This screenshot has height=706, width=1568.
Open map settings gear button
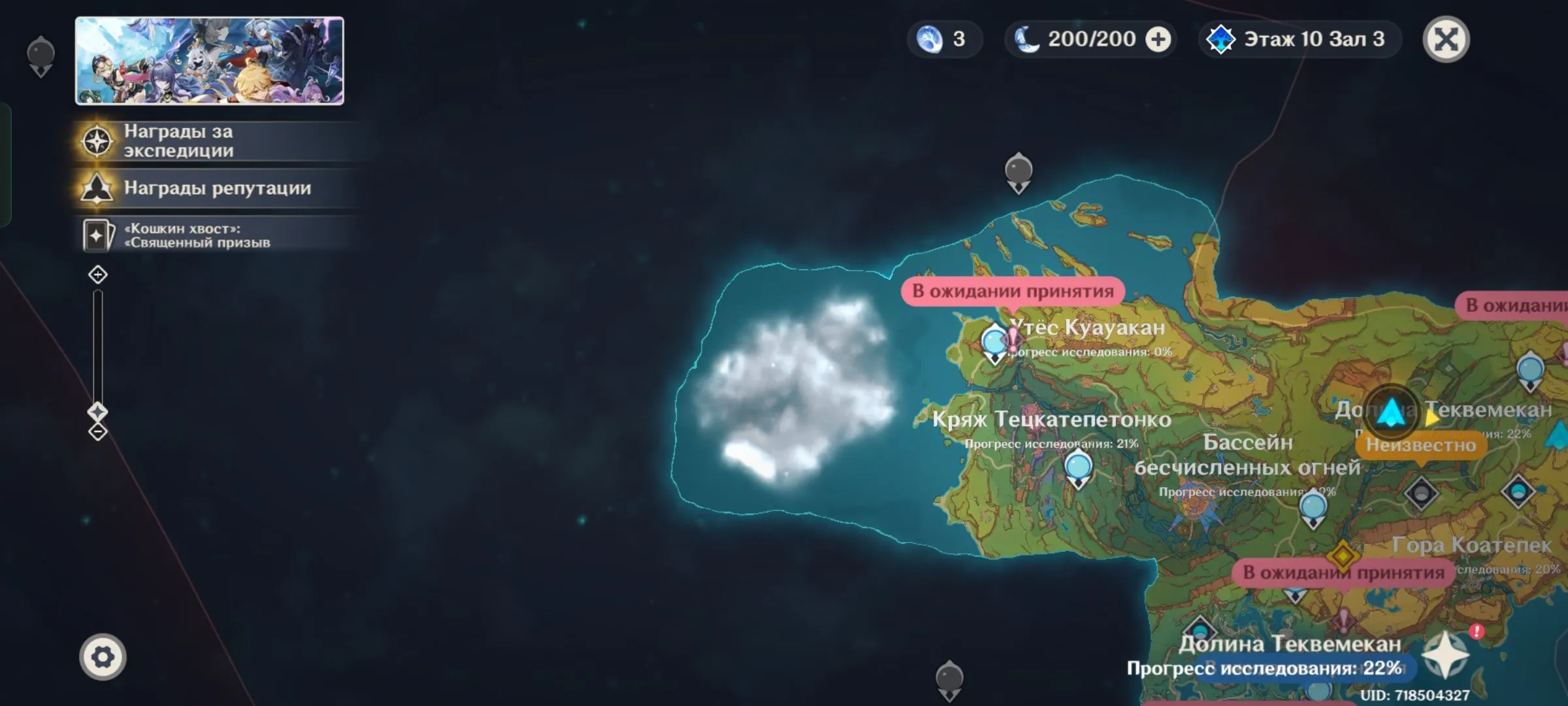click(103, 657)
